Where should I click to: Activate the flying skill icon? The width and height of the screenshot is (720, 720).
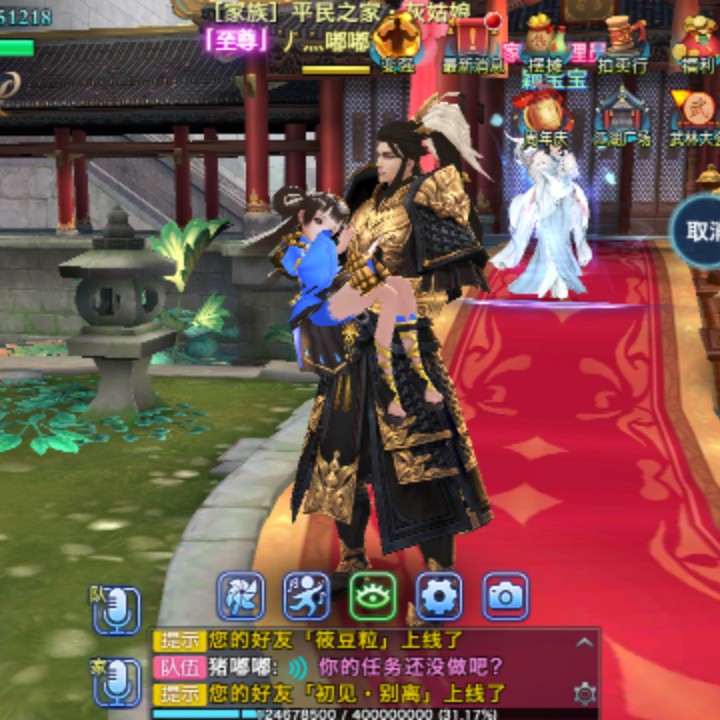coord(242,596)
